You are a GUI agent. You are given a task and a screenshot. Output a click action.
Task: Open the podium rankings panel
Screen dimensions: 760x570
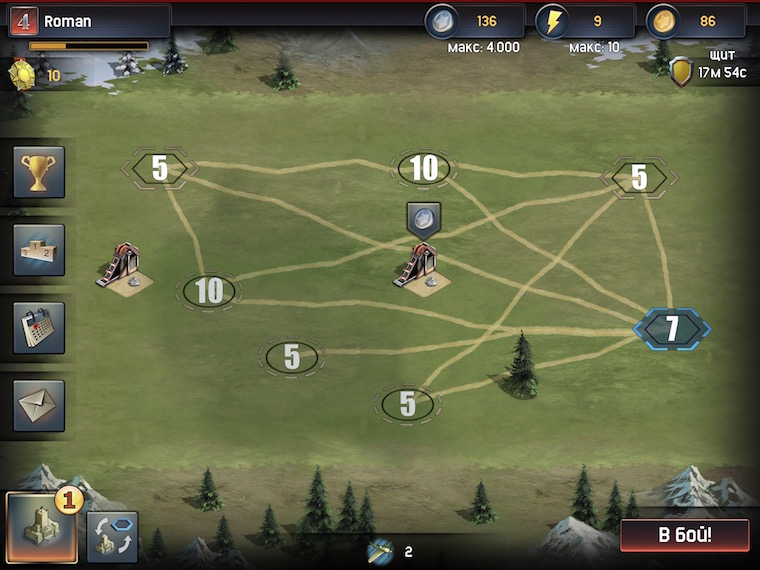tap(39, 250)
